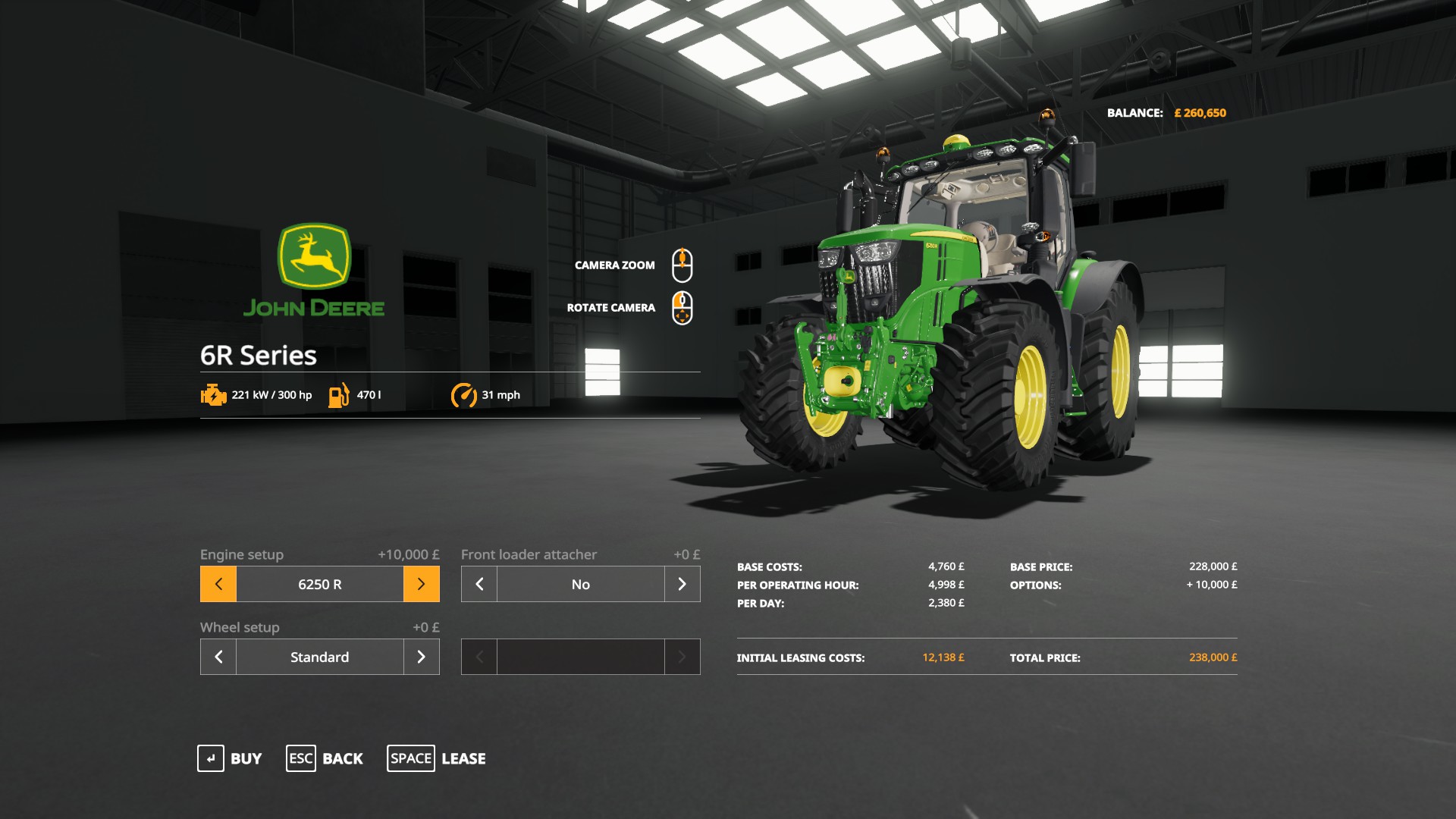Choose next wheel setup
The width and height of the screenshot is (1456, 819).
point(421,657)
